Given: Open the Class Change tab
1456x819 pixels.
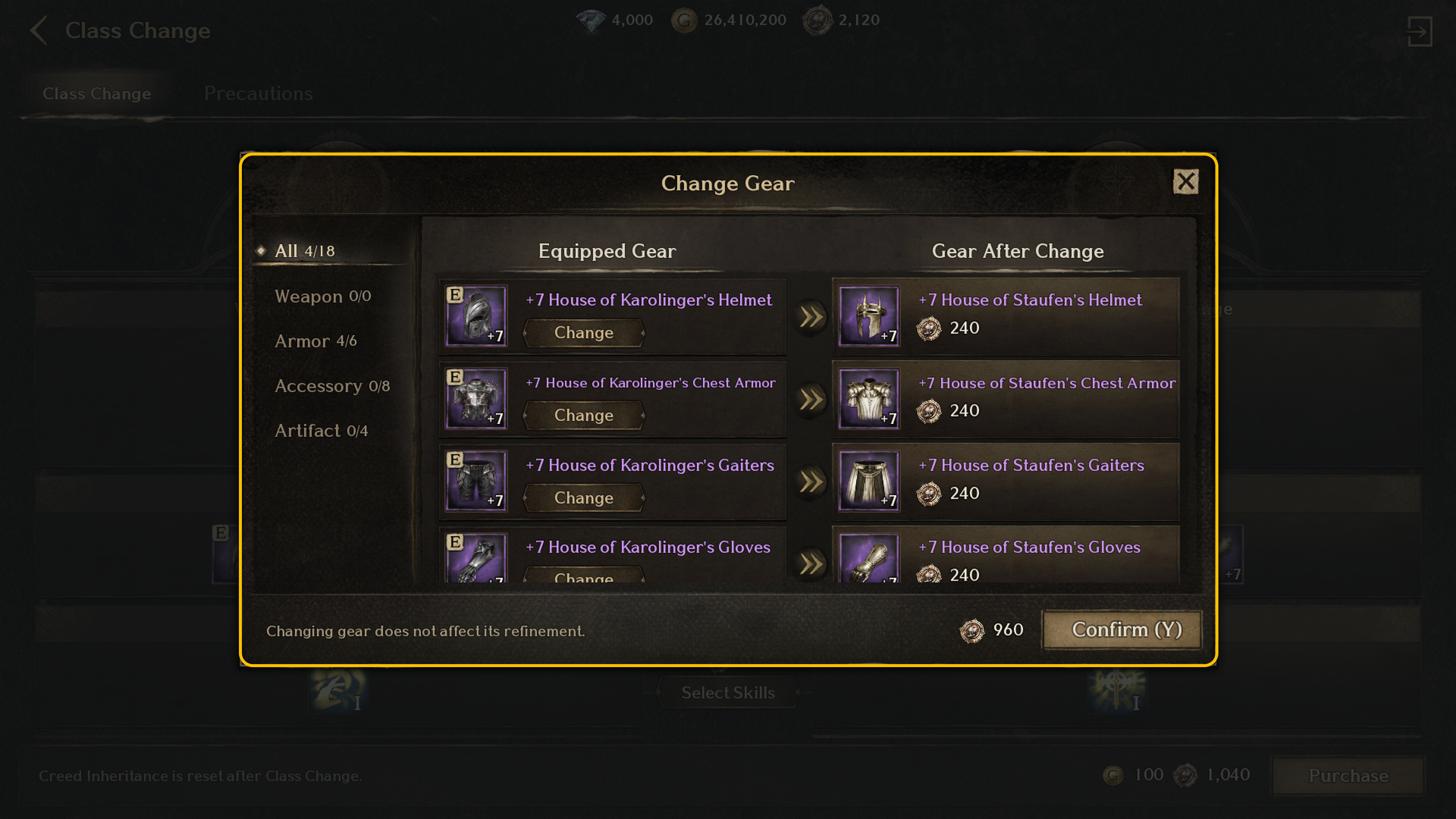Looking at the screenshot, I should 97,93.
